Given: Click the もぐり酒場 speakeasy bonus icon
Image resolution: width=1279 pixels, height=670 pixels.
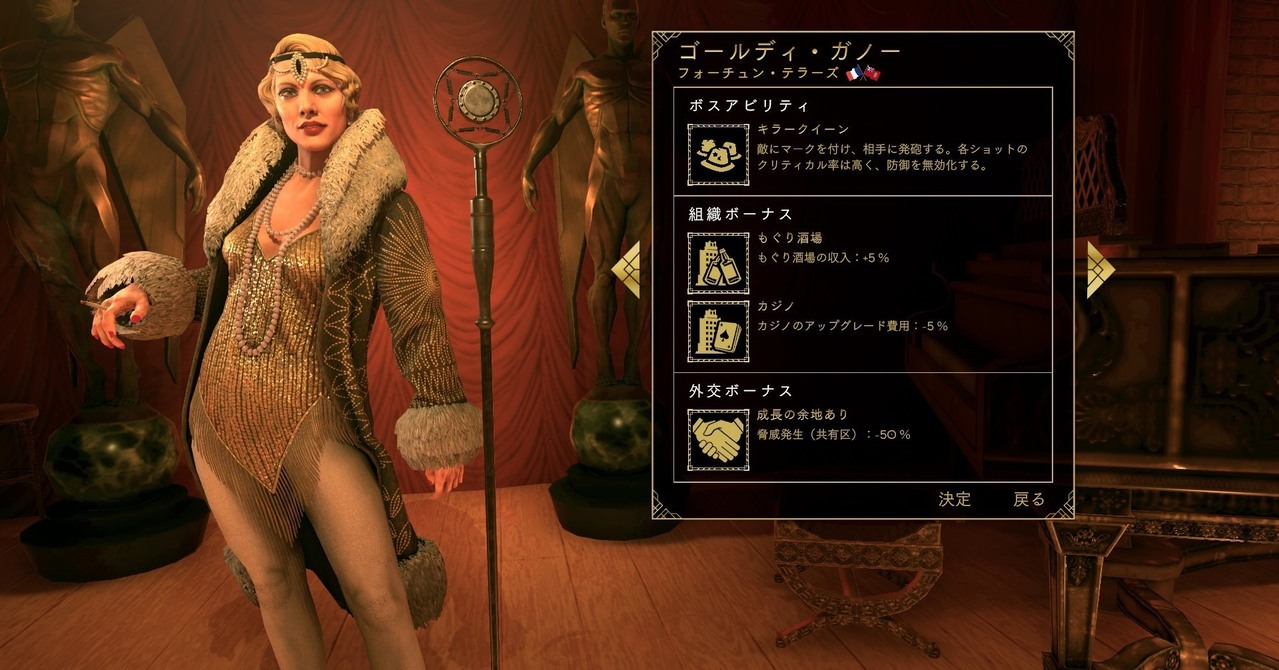Looking at the screenshot, I should point(718,263).
